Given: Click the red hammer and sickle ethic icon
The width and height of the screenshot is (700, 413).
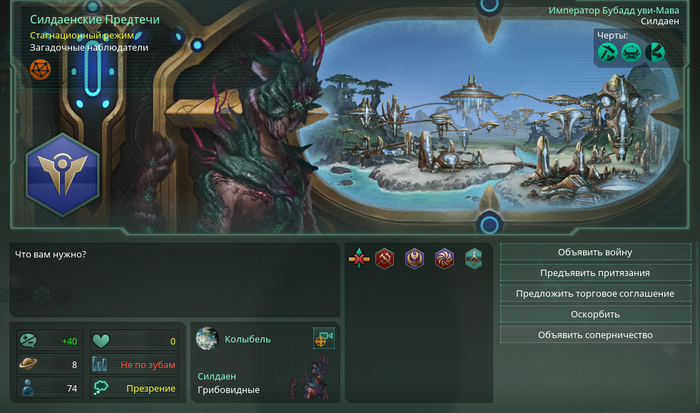Looking at the screenshot, I should (x=384, y=259).
